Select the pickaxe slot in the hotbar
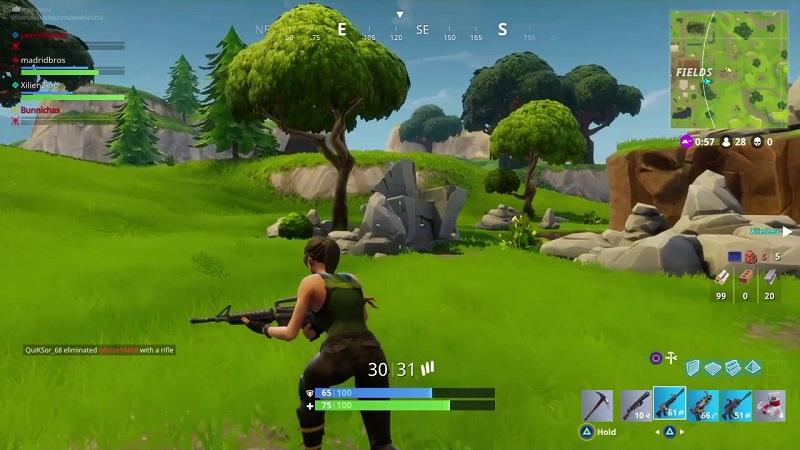Viewport: 800px width, 450px height. click(597, 405)
